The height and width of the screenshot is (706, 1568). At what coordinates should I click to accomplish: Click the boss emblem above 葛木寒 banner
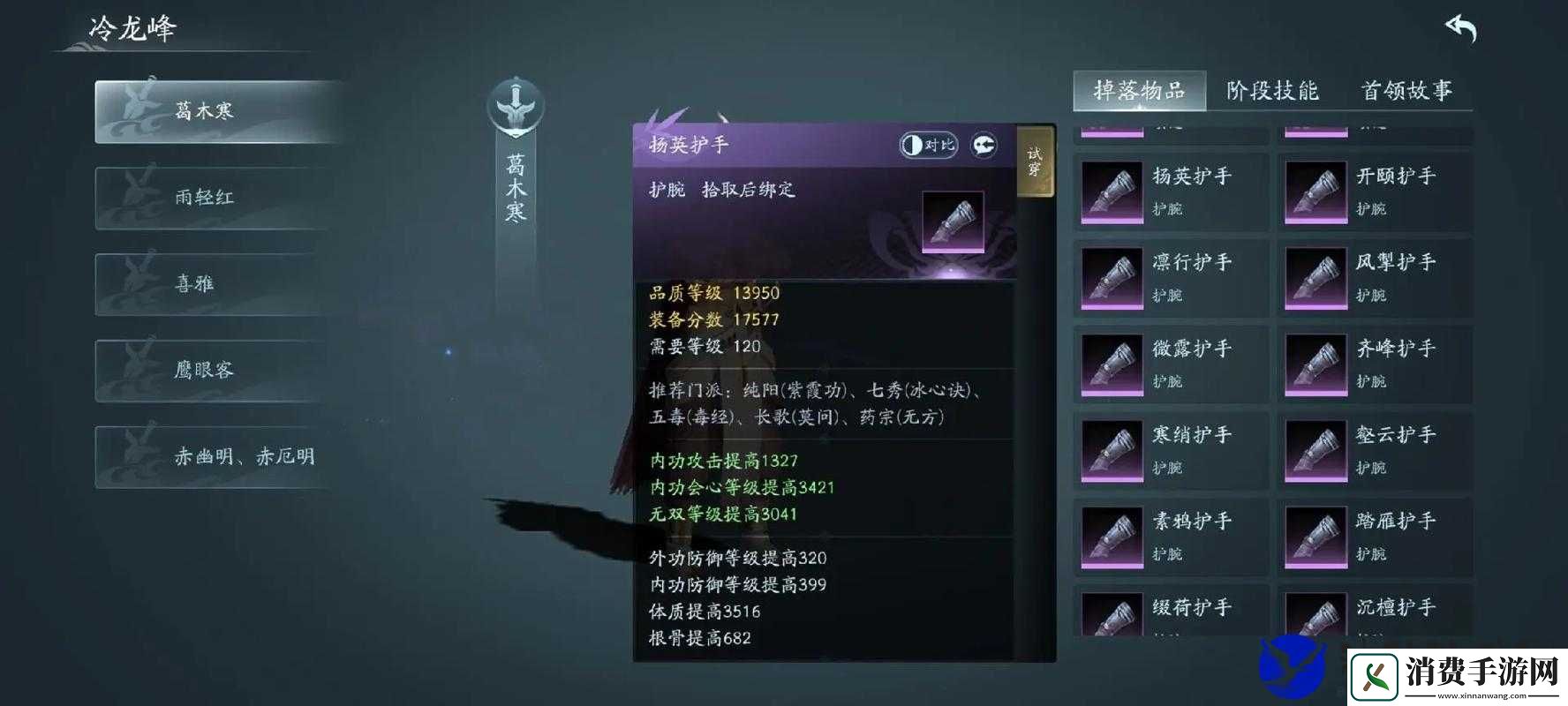(x=516, y=104)
